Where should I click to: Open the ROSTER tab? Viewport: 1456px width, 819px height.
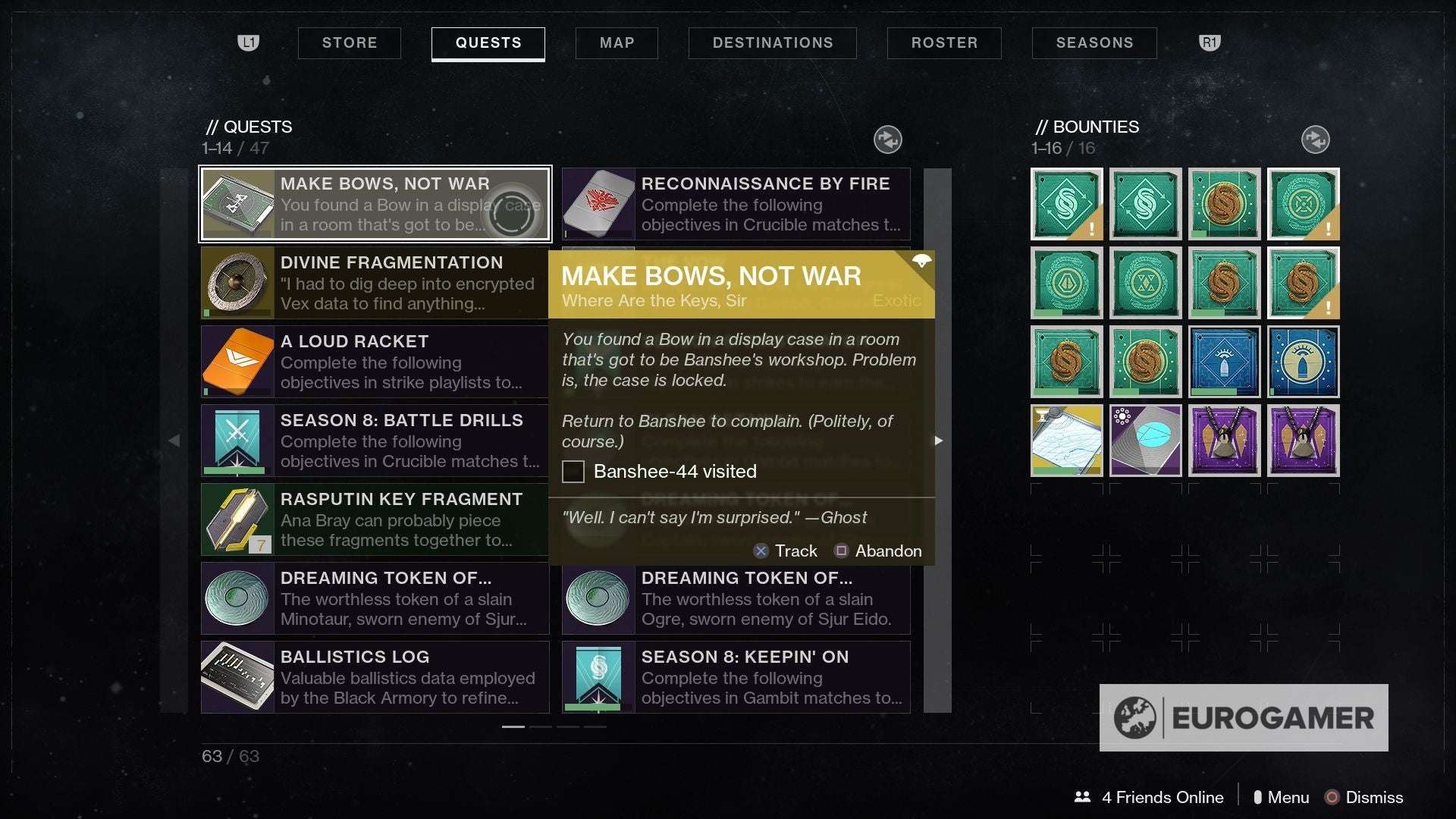click(x=944, y=42)
